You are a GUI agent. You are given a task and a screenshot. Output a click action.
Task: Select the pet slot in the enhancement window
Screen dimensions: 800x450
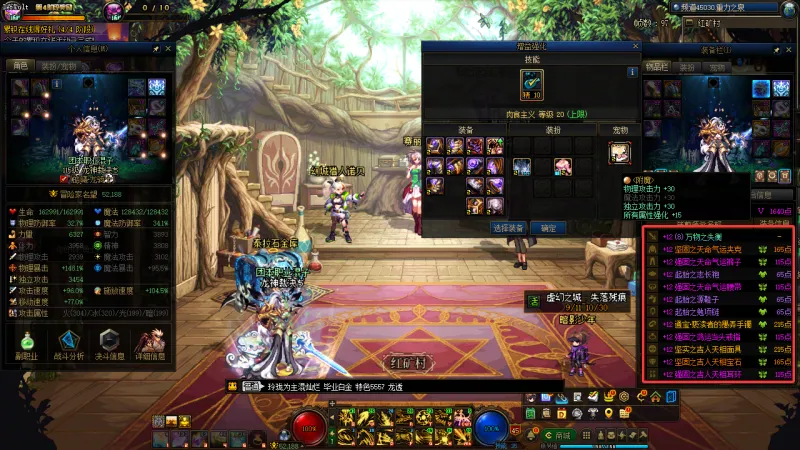(x=620, y=152)
